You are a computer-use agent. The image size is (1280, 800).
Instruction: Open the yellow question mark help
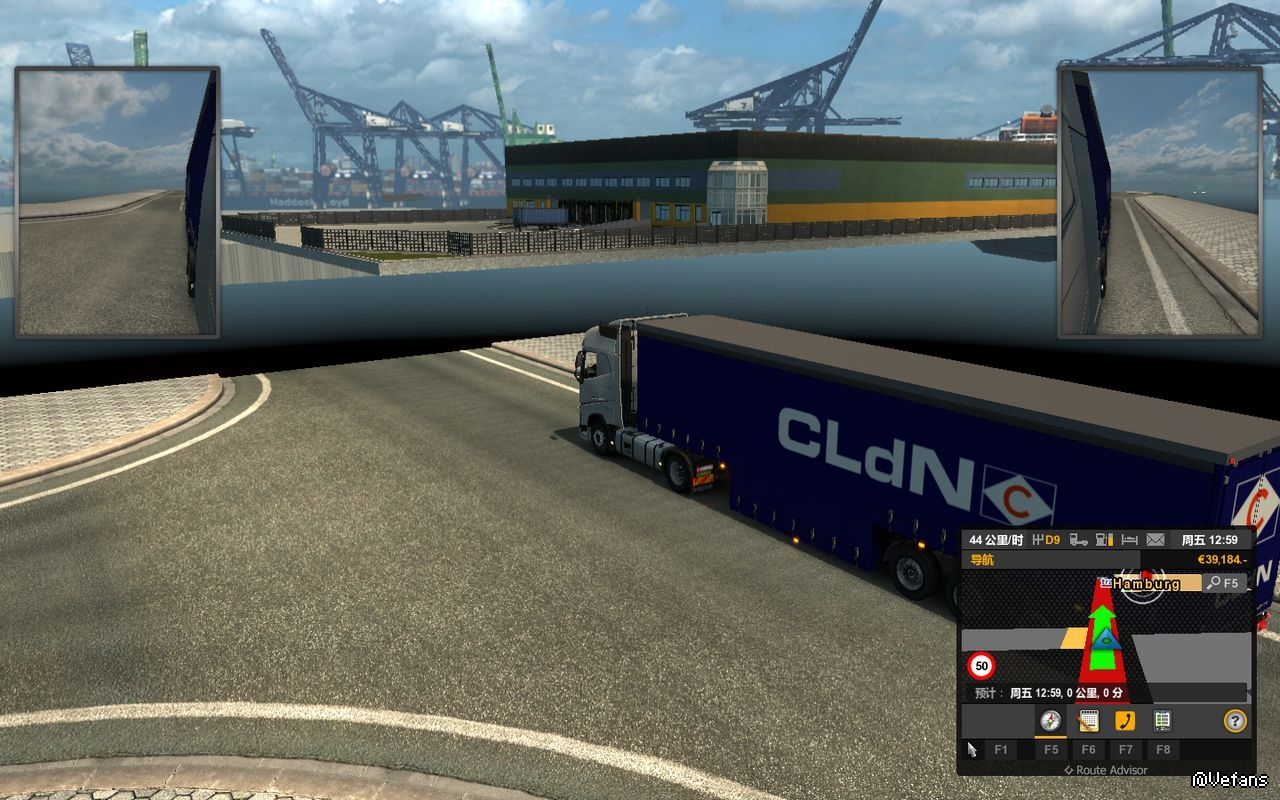(1236, 721)
